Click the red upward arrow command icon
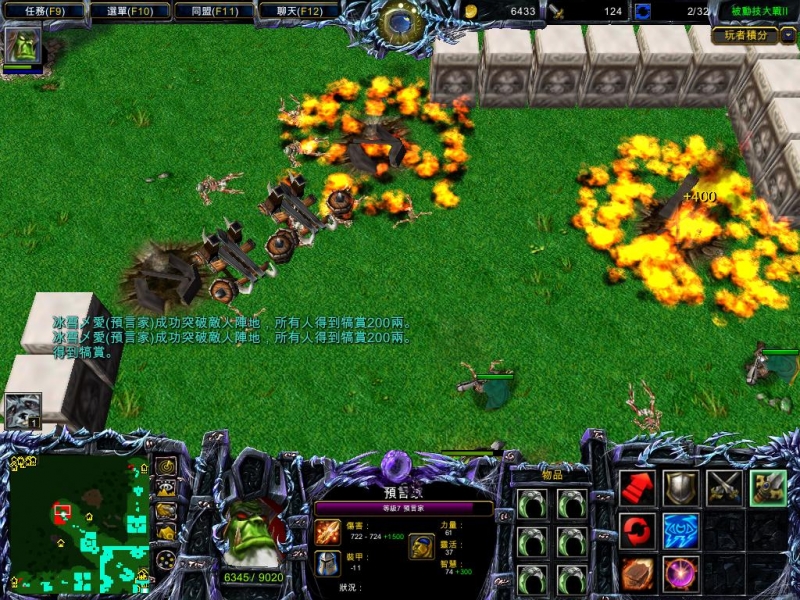The image size is (800, 600). coord(637,487)
